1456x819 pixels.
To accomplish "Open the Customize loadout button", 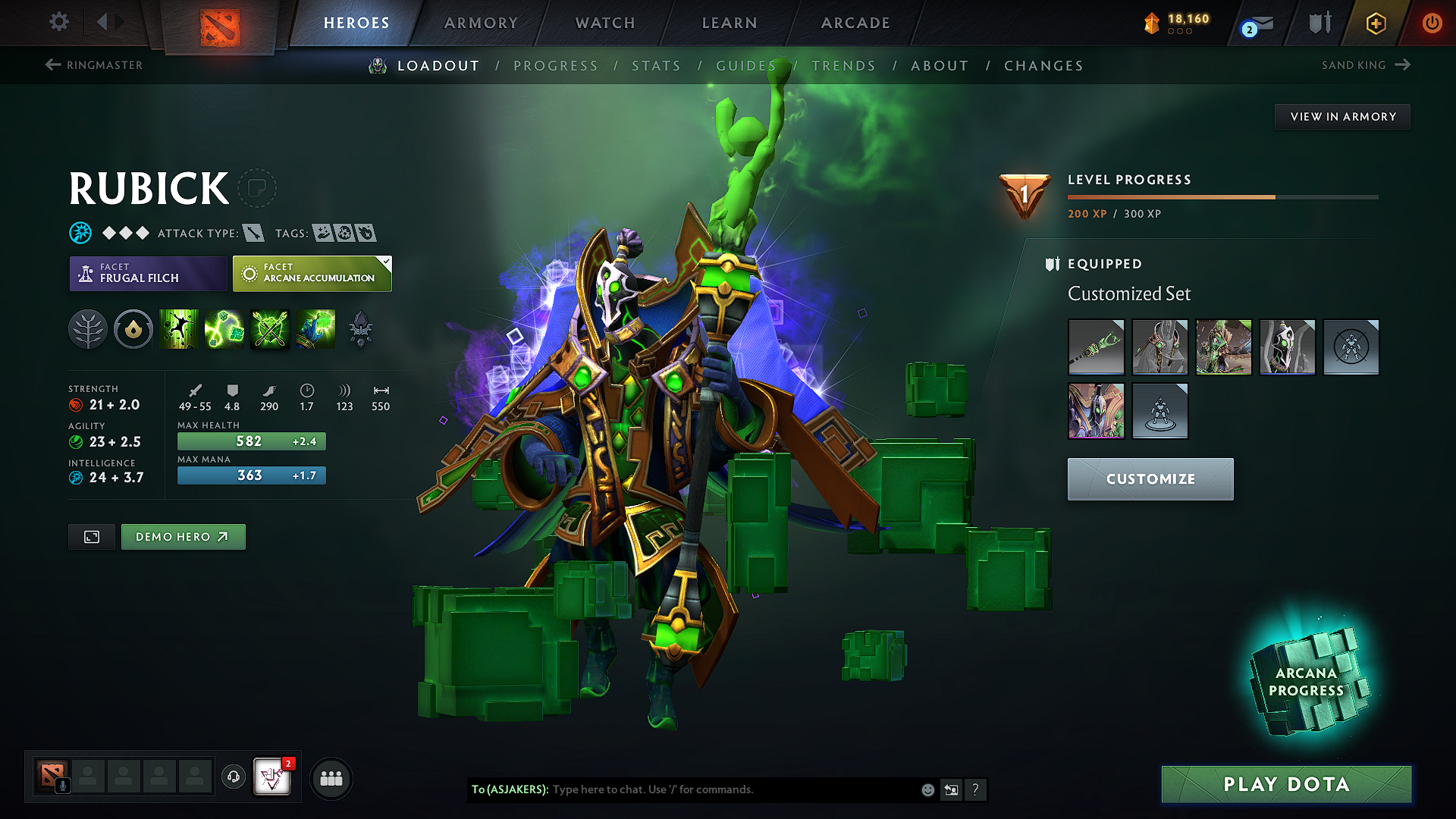I will click(1150, 479).
